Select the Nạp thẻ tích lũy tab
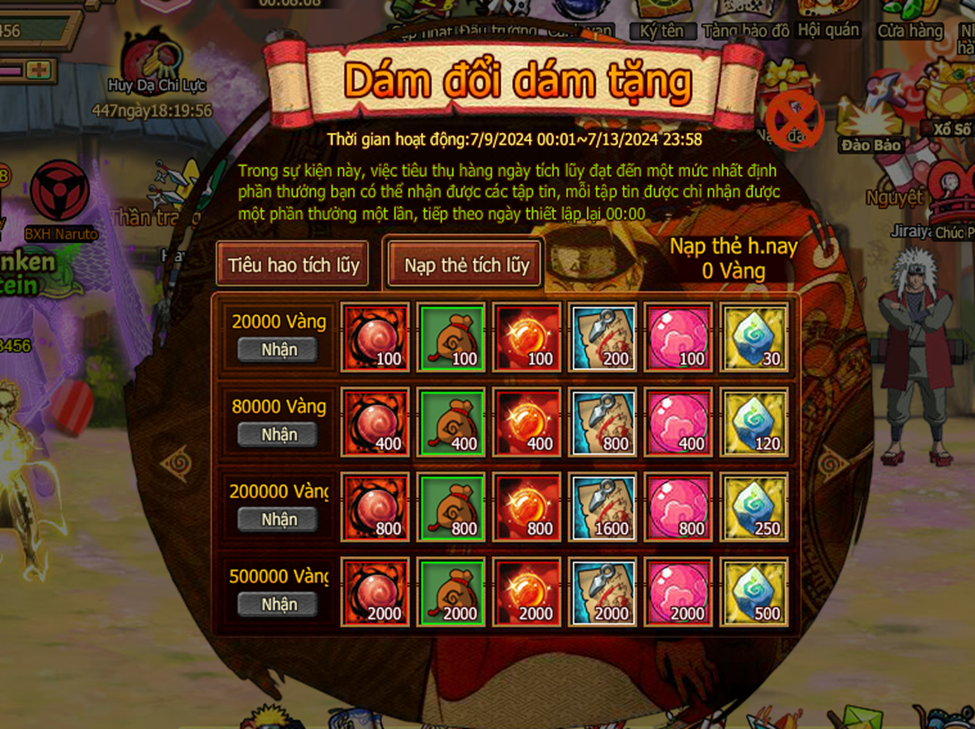 click(466, 266)
